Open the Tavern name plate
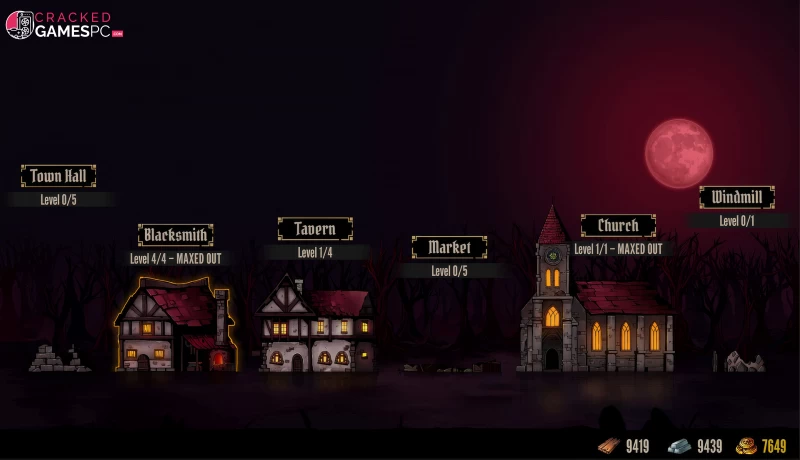The image size is (800, 460). click(x=315, y=229)
